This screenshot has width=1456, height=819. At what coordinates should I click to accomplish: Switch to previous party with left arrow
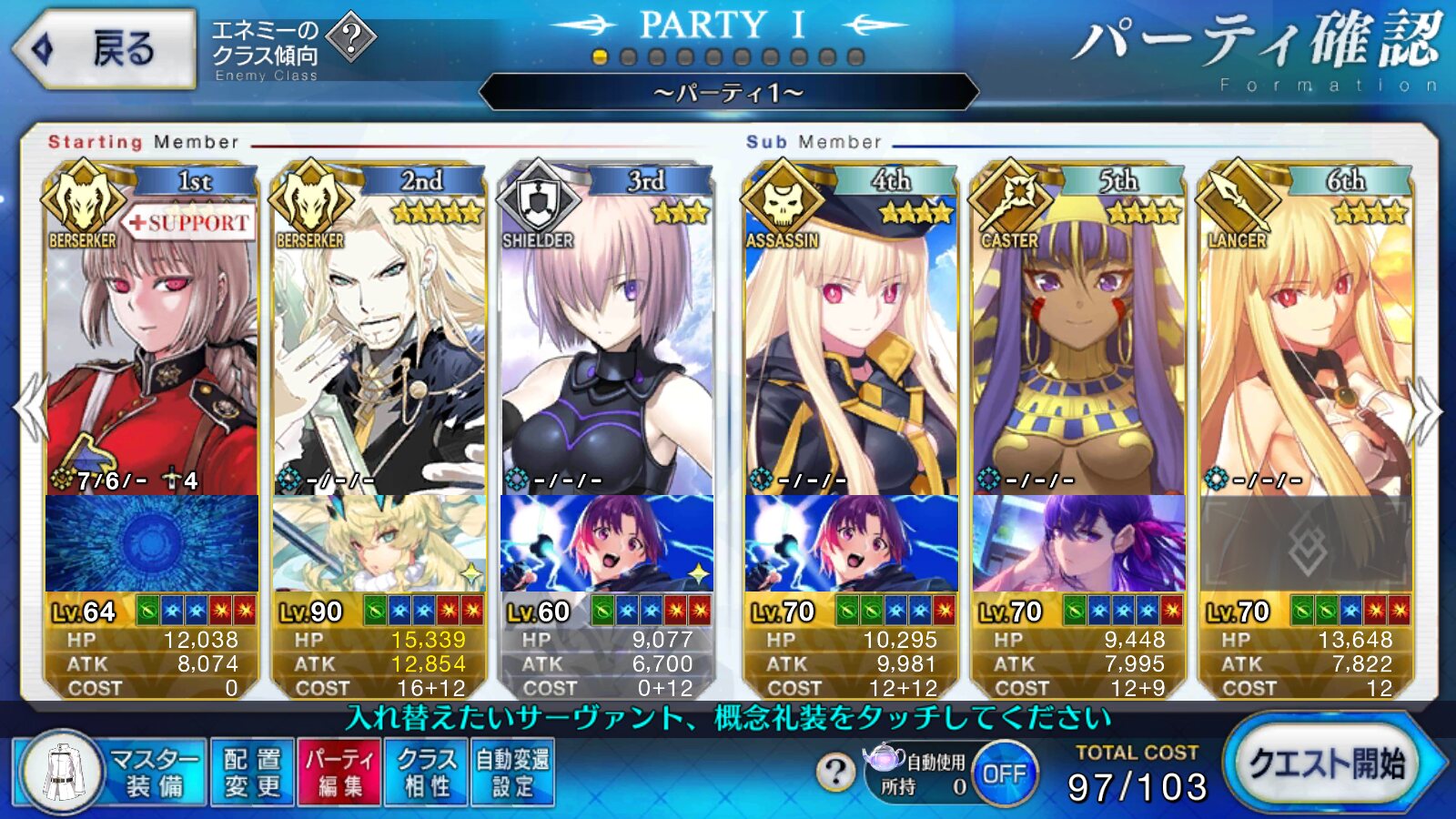(x=29, y=409)
